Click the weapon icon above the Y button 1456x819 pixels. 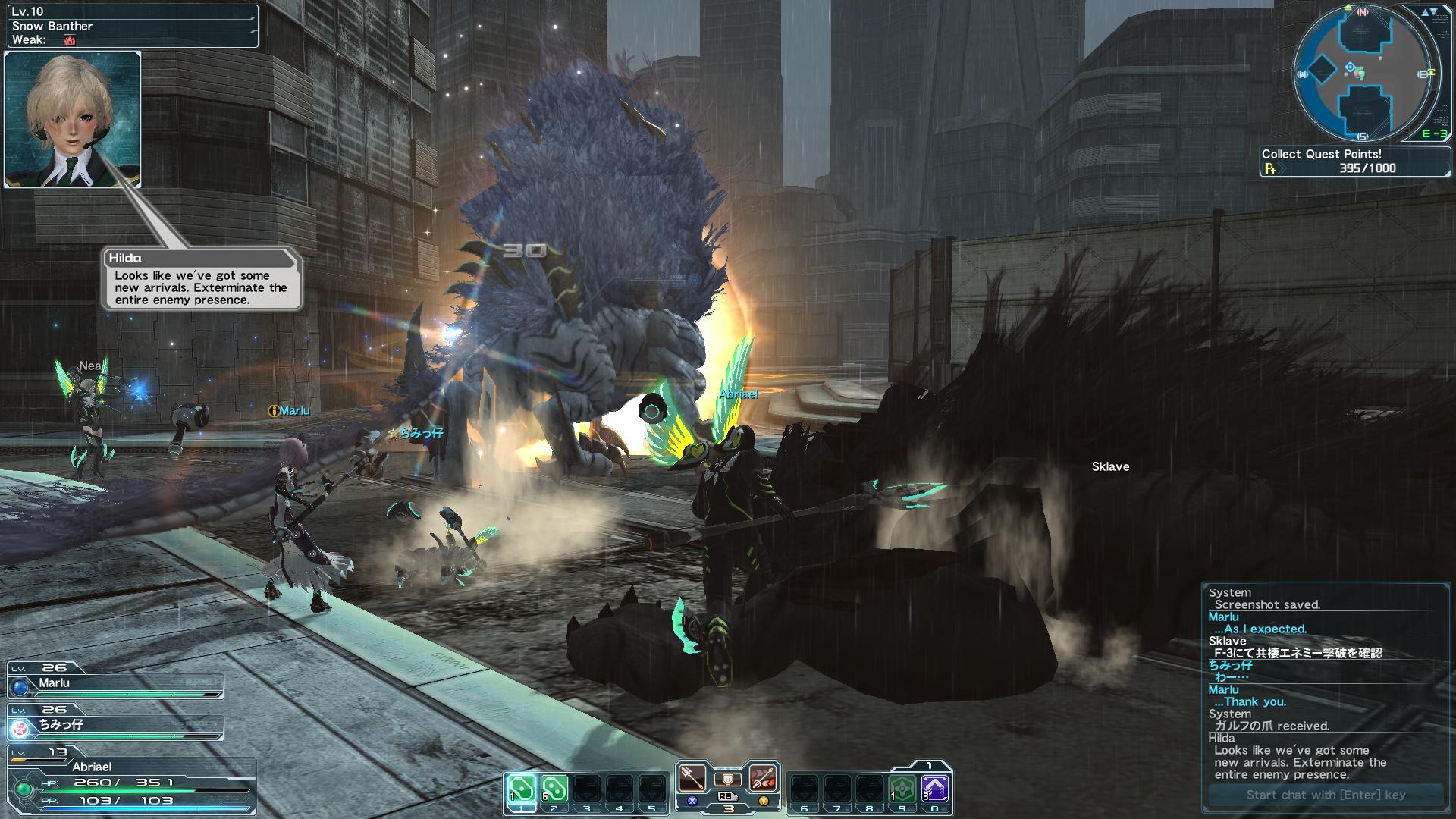click(764, 779)
